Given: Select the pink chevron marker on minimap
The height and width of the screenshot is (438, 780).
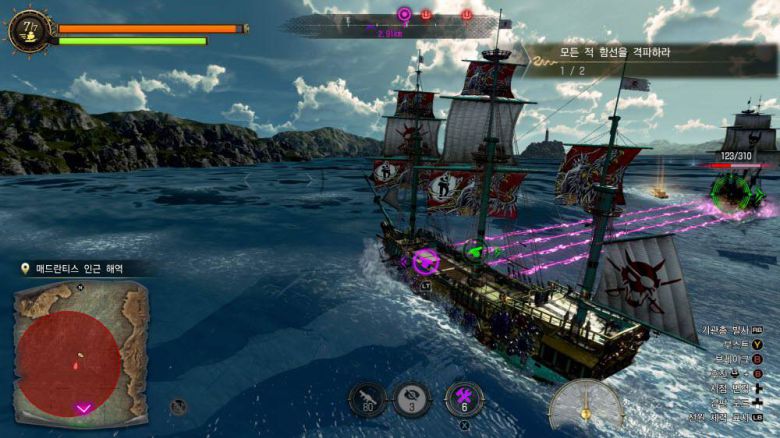Looking at the screenshot, I should 84,407.
